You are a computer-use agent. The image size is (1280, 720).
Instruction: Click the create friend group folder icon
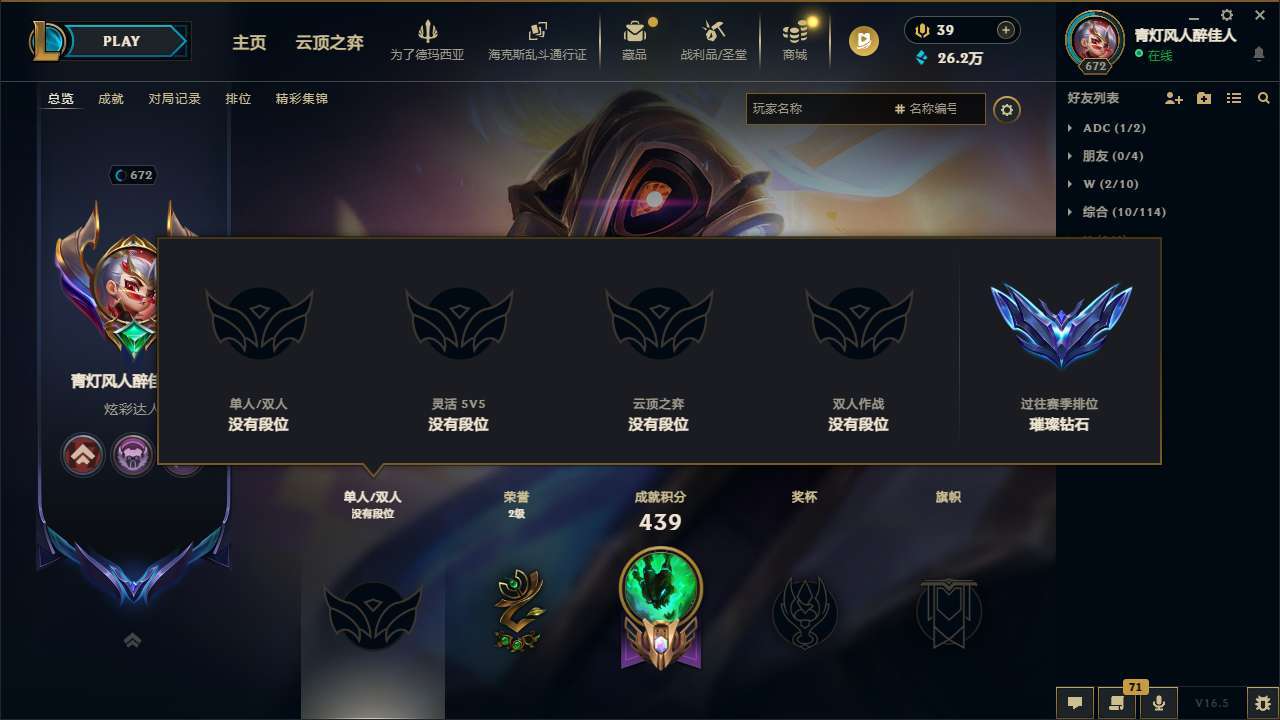[x=1203, y=98]
